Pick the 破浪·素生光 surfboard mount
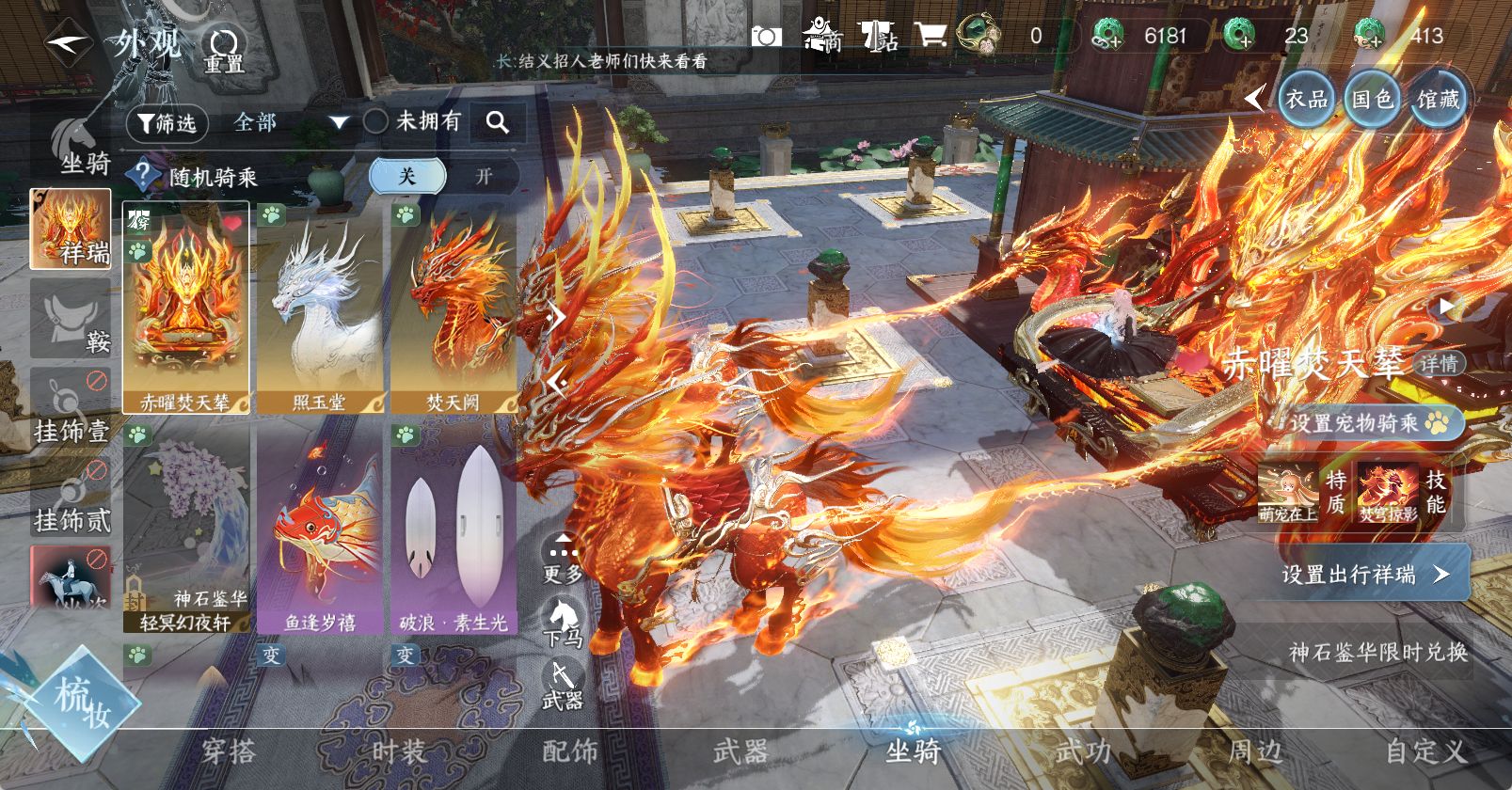This screenshot has width=1512, height=790. pos(454,527)
